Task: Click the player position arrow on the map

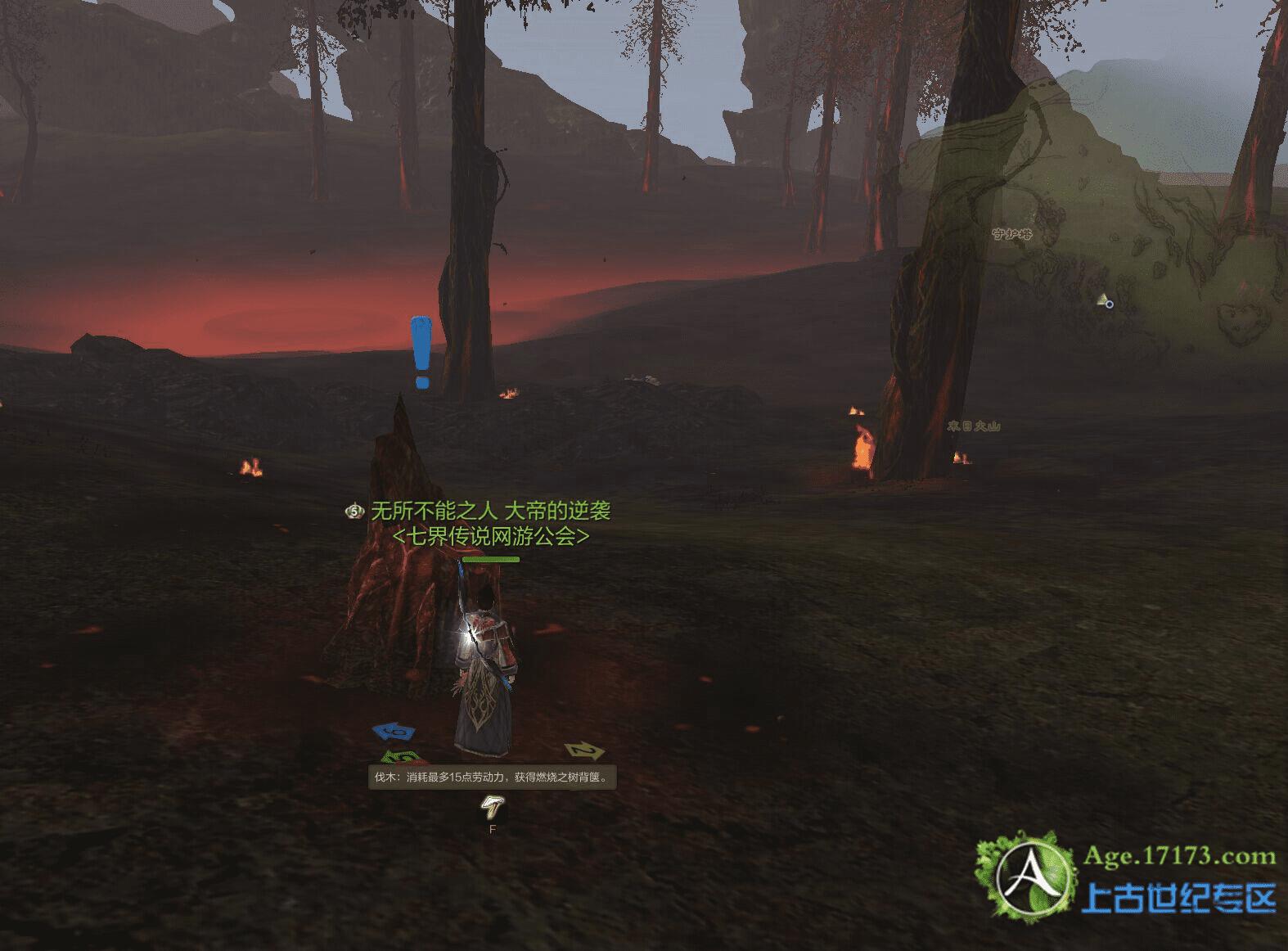Action: click(x=1103, y=300)
